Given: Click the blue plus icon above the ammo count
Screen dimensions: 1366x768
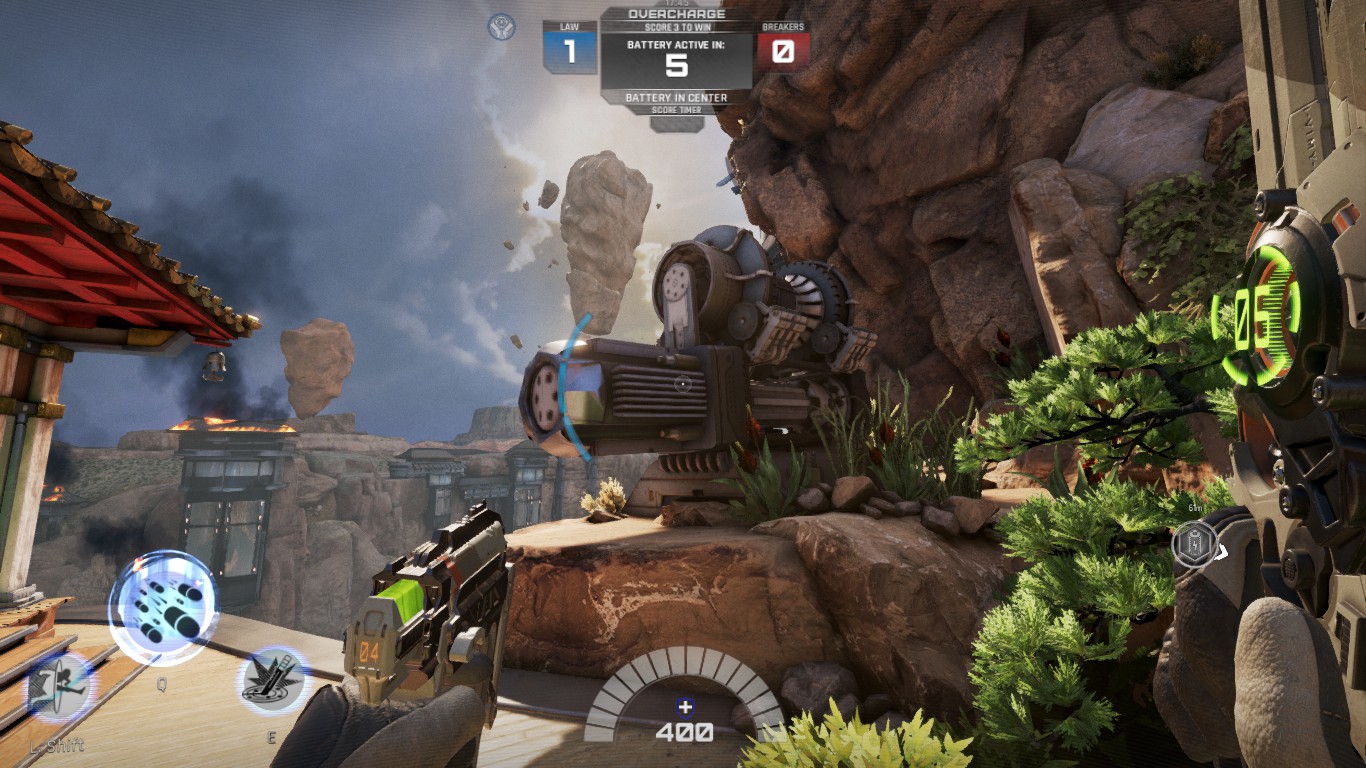Looking at the screenshot, I should point(683,707).
